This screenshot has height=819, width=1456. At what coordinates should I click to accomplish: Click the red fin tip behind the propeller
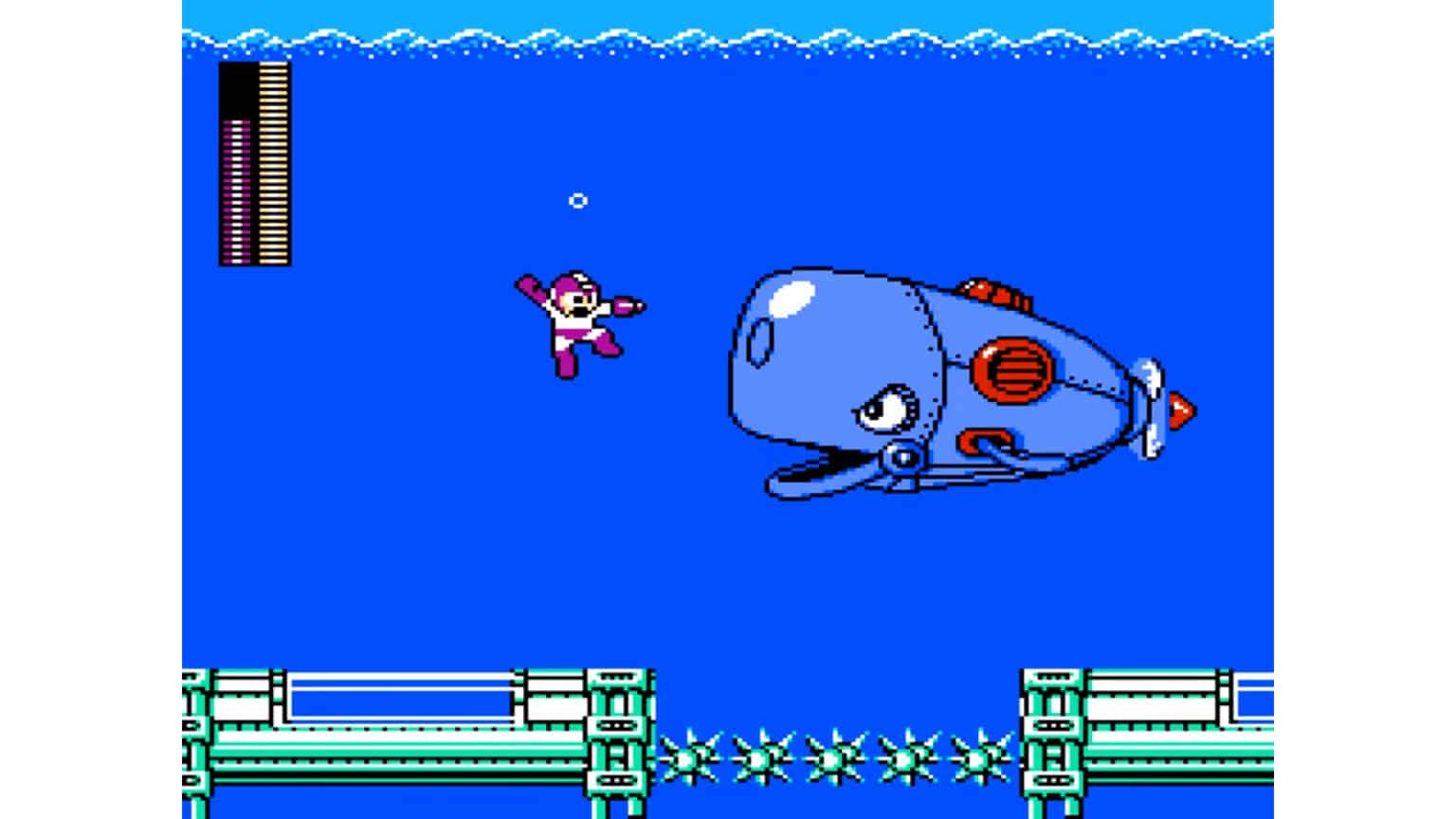(1180, 408)
